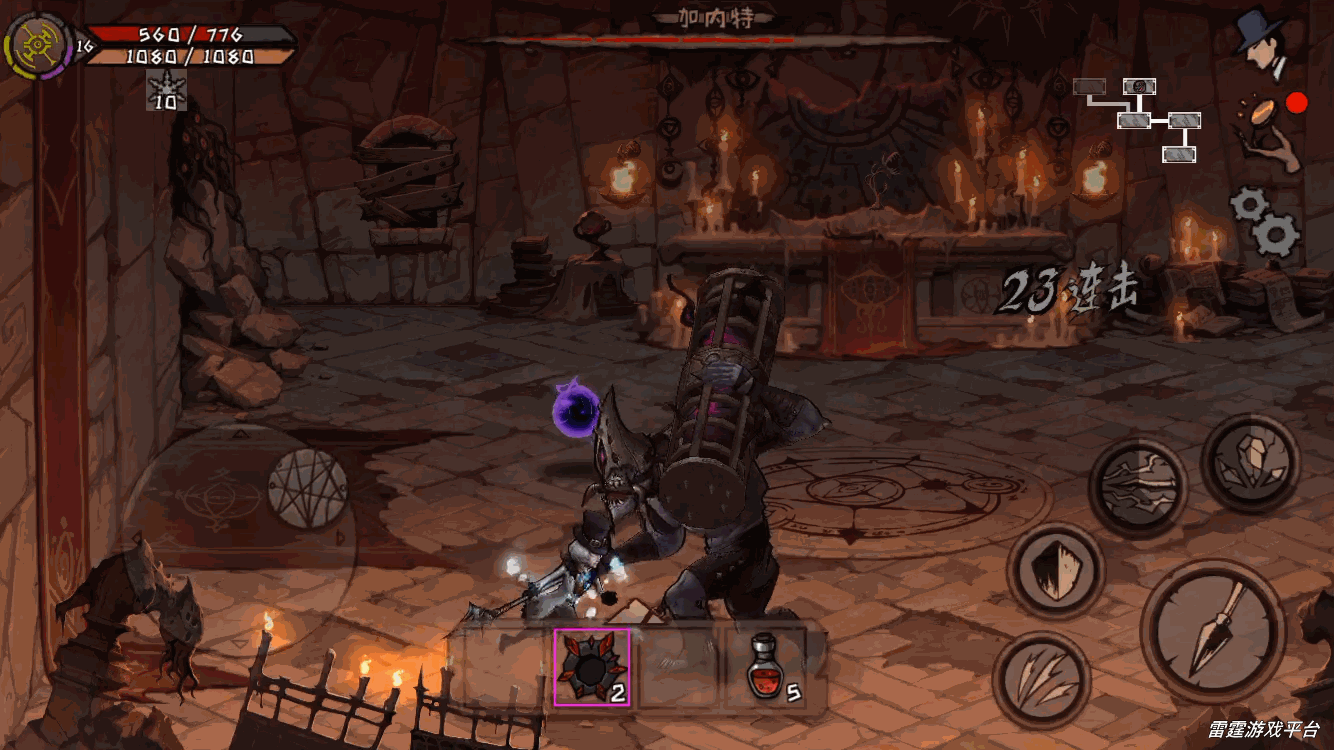The width and height of the screenshot is (1334, 750).
Task: Trigger the lightning crack skill
Action: (1136, 487)
